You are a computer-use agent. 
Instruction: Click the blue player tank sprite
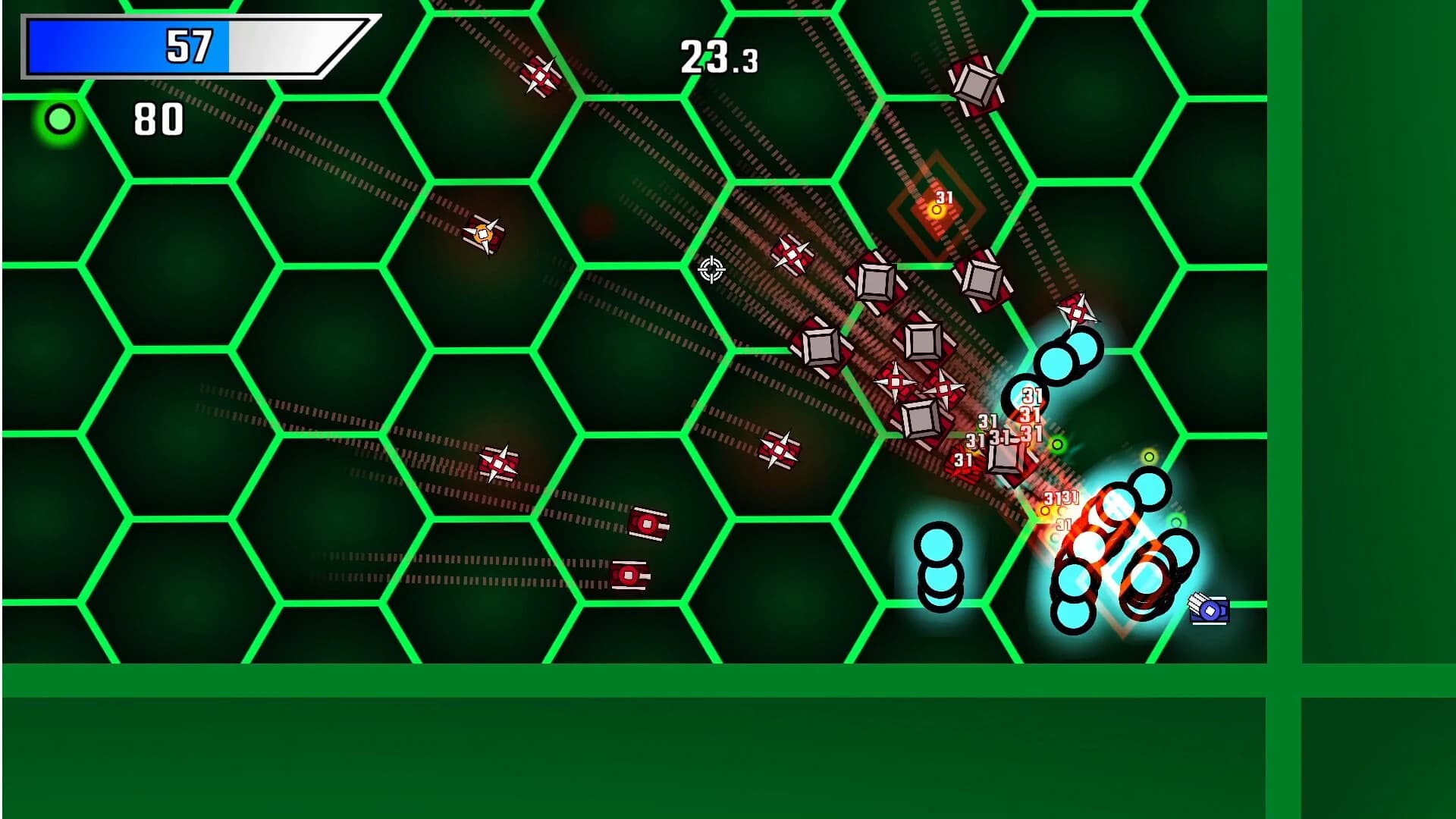pyautogui.click(x=1208, y=610)
